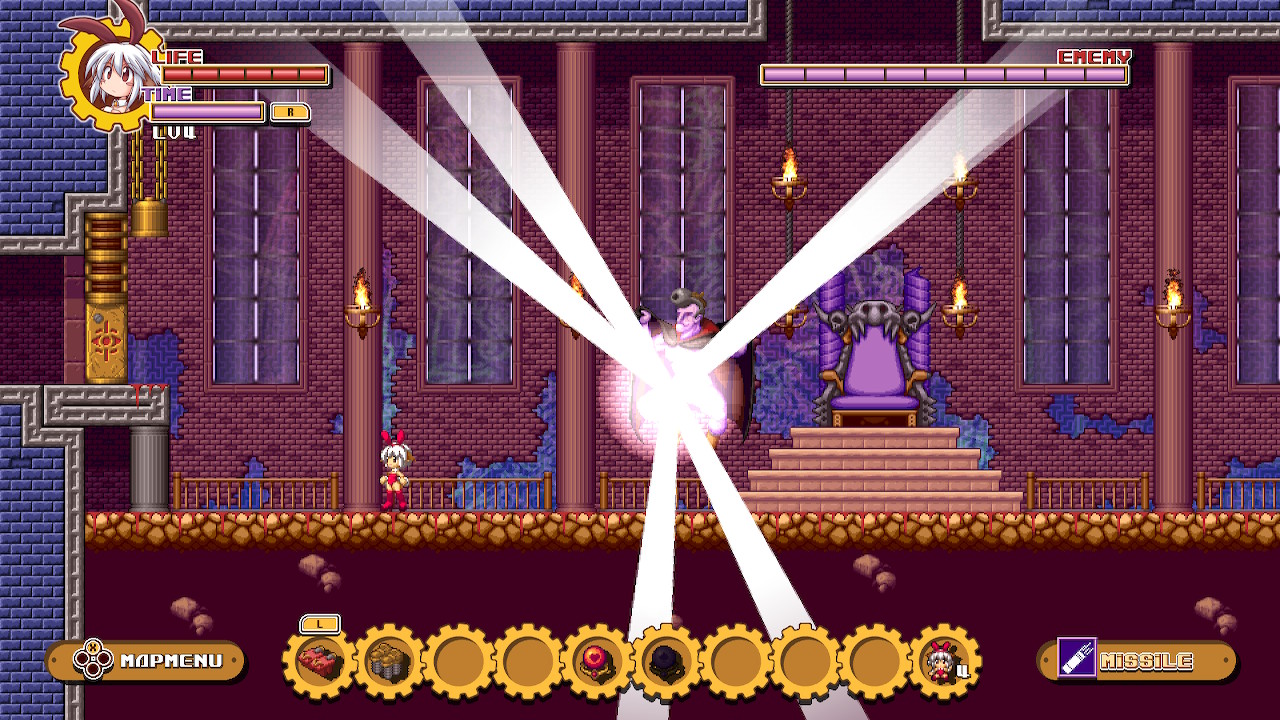Click the R button indicator beside the TIME bar
The height and width of the screenshot is (720, 1280).
point(290,113)
